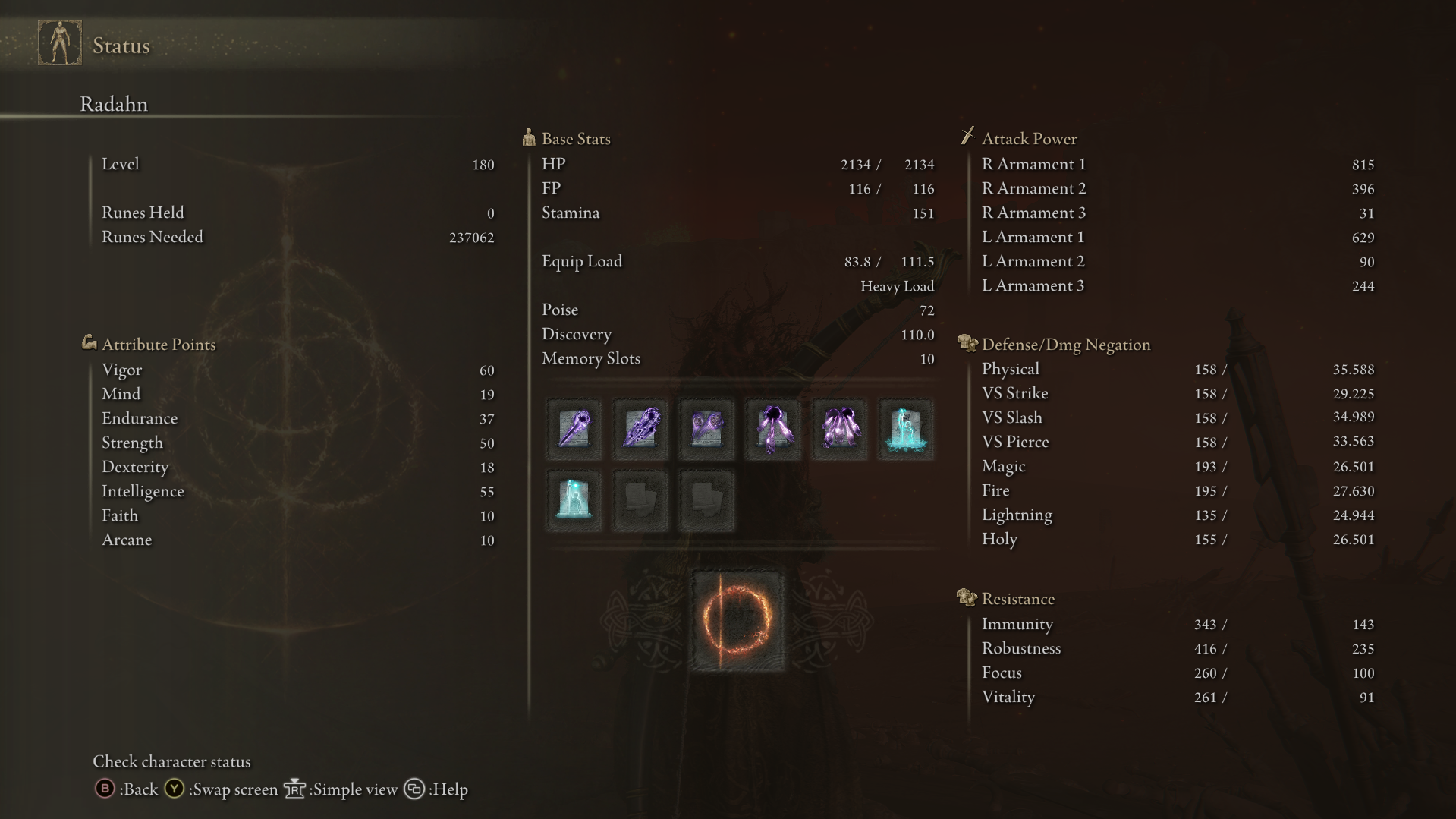This screenshot has height=819, width=1456.
Task: Select the Memory Slots stat row
Action: coord(737,358)
